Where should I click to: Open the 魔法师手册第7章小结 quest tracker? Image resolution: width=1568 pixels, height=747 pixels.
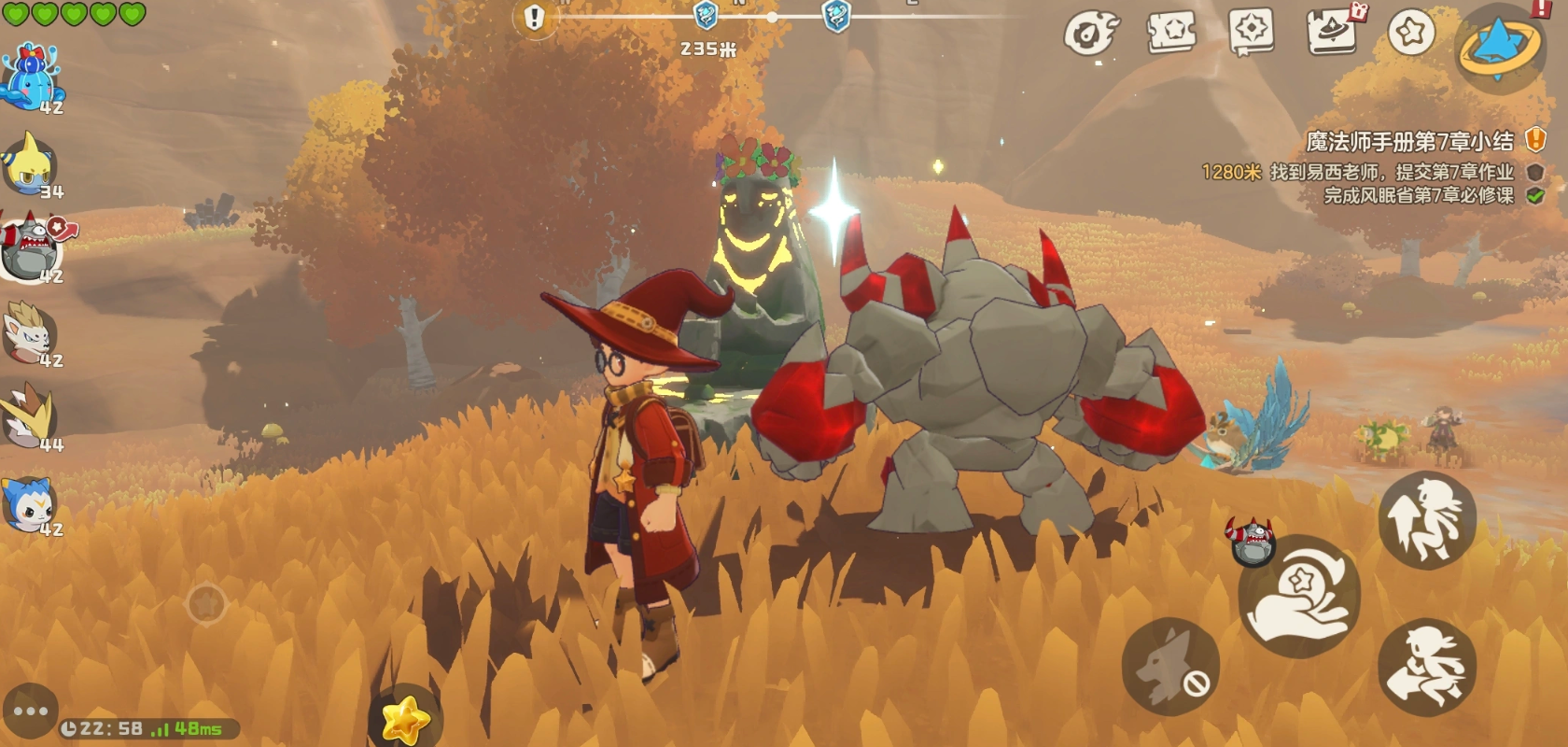pos(1409,142)
